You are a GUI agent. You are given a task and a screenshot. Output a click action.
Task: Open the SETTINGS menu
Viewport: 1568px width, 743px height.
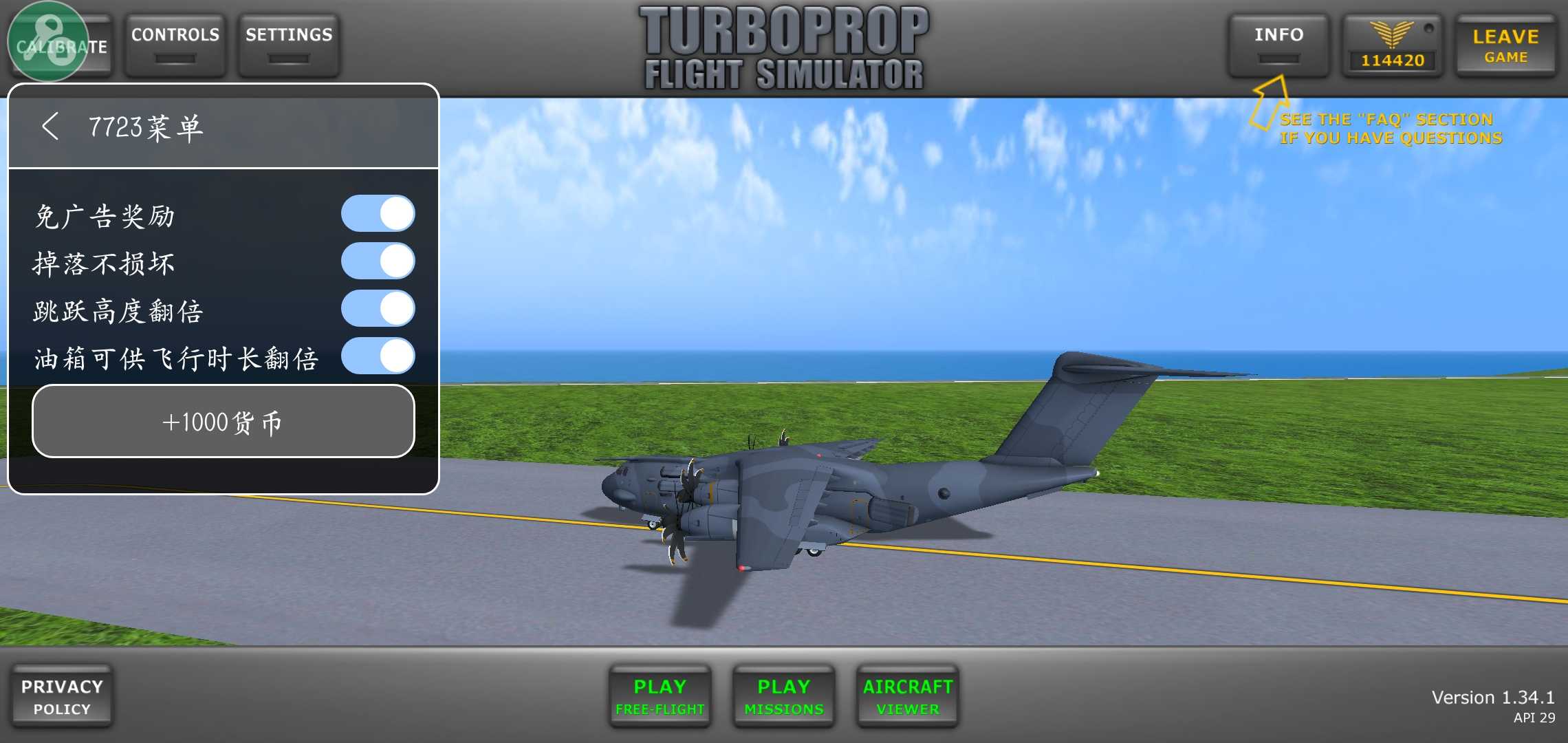(289, 44)
